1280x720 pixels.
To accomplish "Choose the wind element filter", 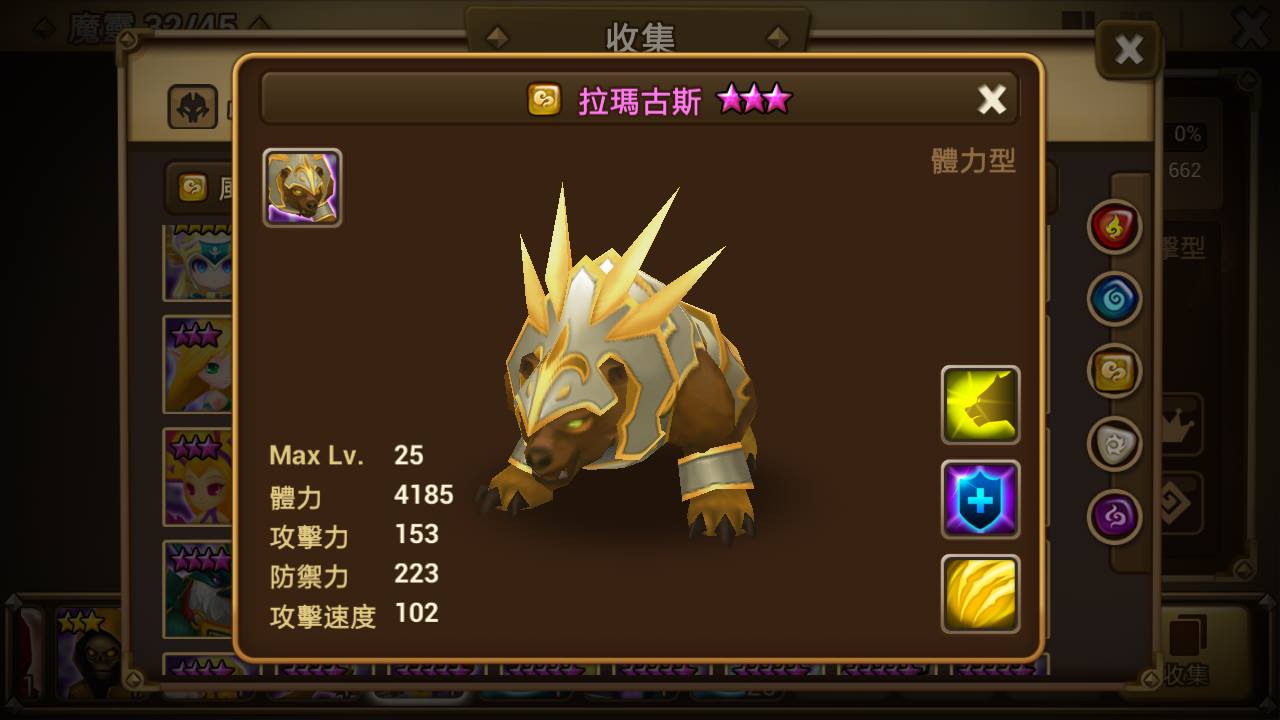I will (x=1114, y=371).
